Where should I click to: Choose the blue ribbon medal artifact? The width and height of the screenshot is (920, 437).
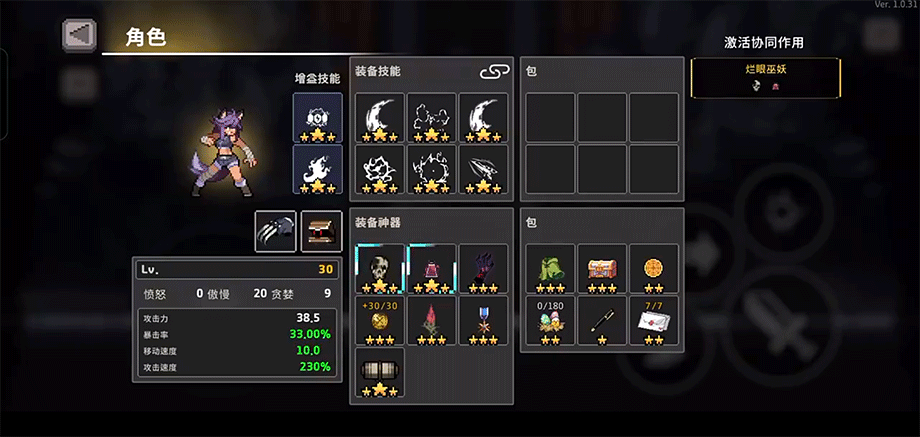point(484,319)
